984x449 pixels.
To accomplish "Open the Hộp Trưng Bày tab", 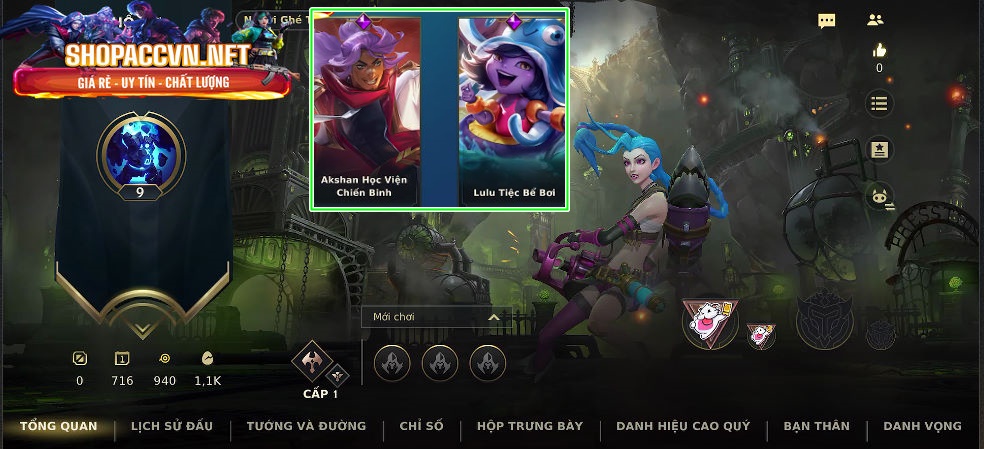I will pyautogui.click(x=530, y=426).
